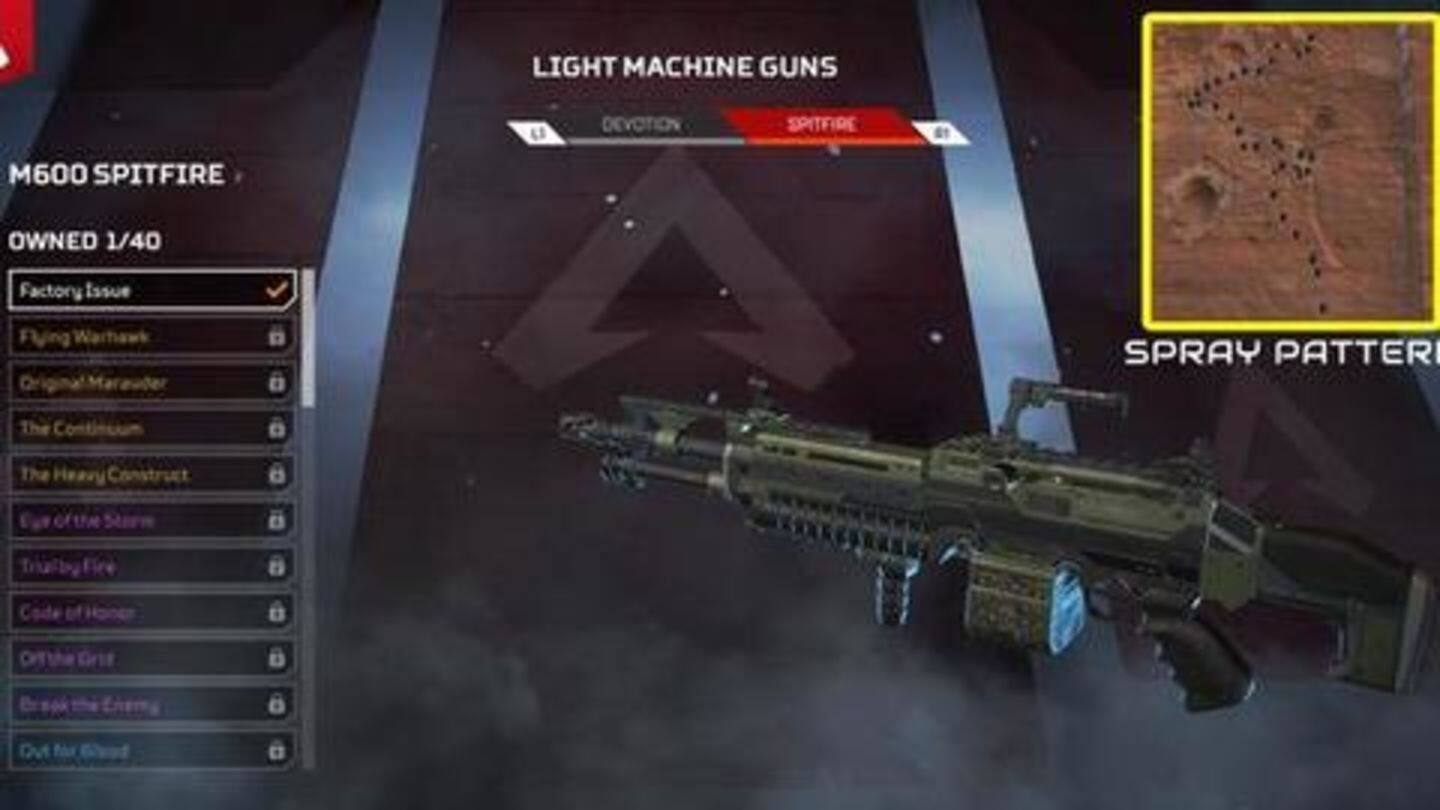1440x810 pixels.
Task: Toggle the Factory Issue skin selection
Action: click(x=145, y=288)
